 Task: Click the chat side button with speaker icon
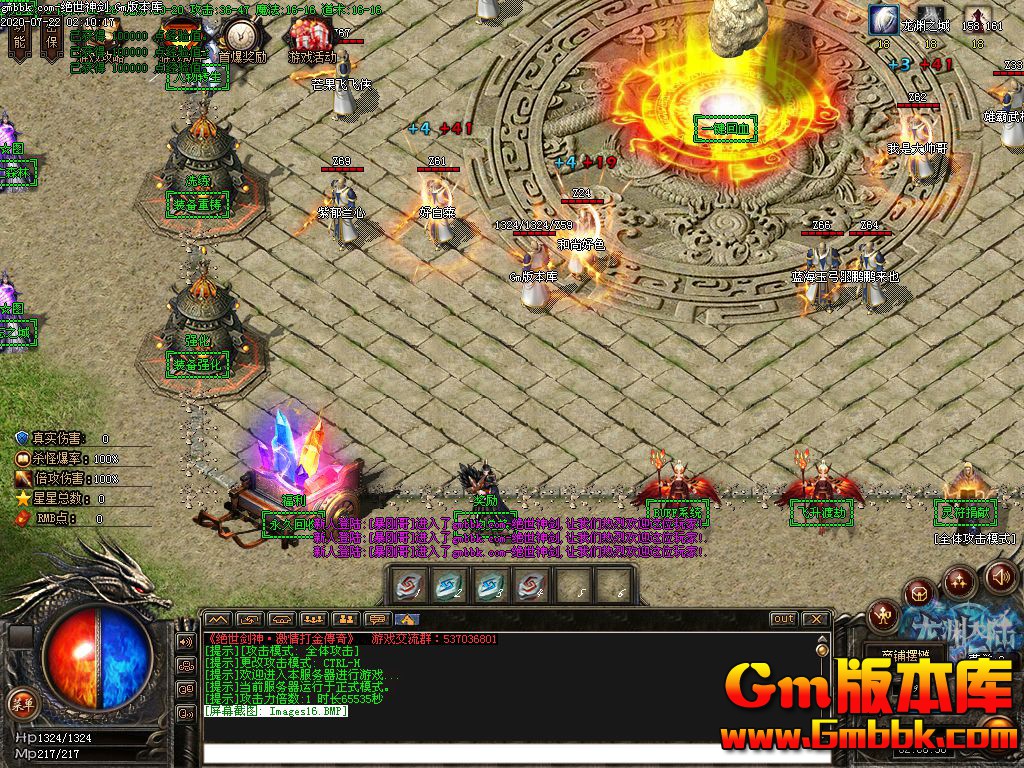(186, 641)
